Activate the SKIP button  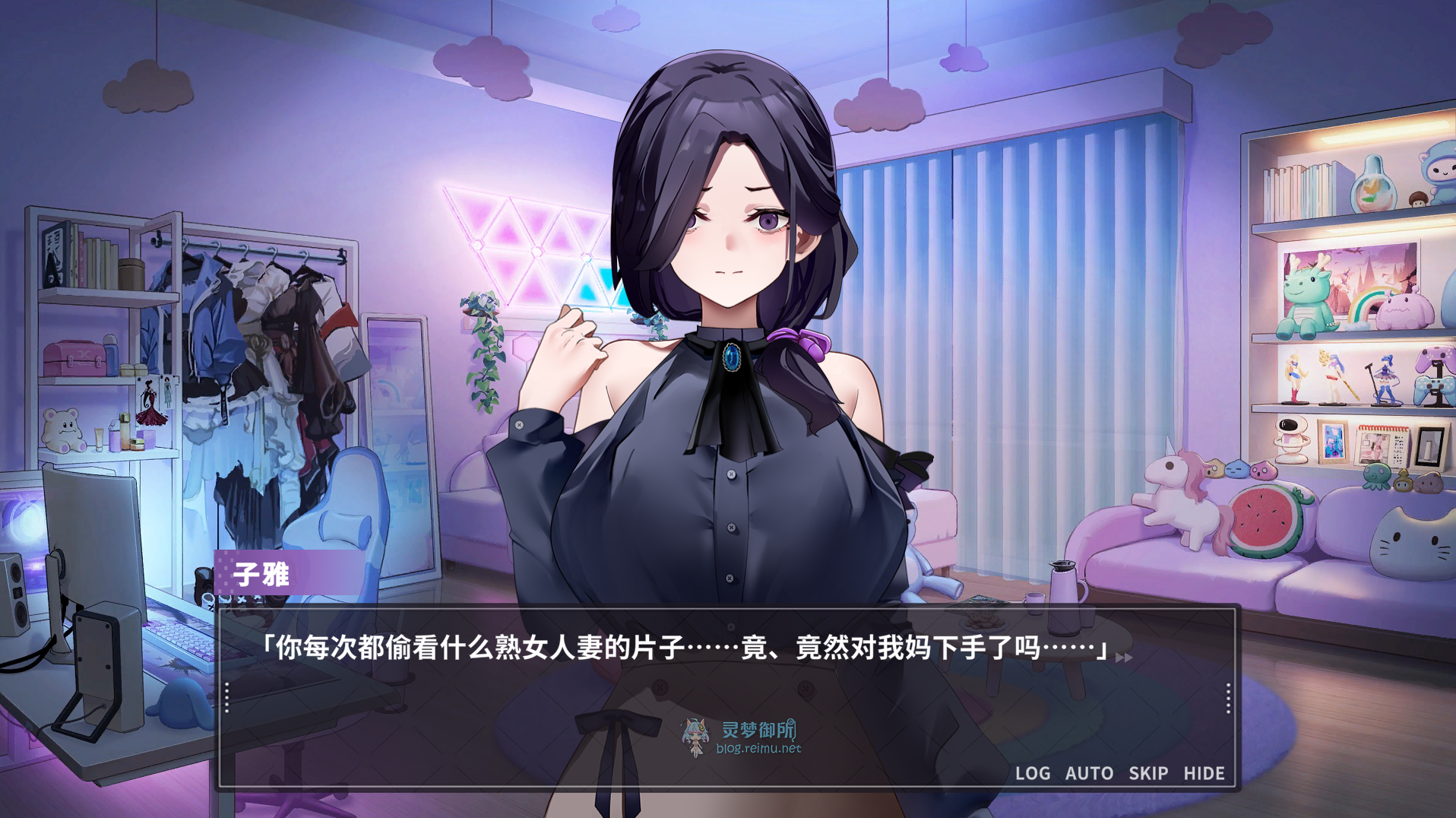pos(1147,773)
